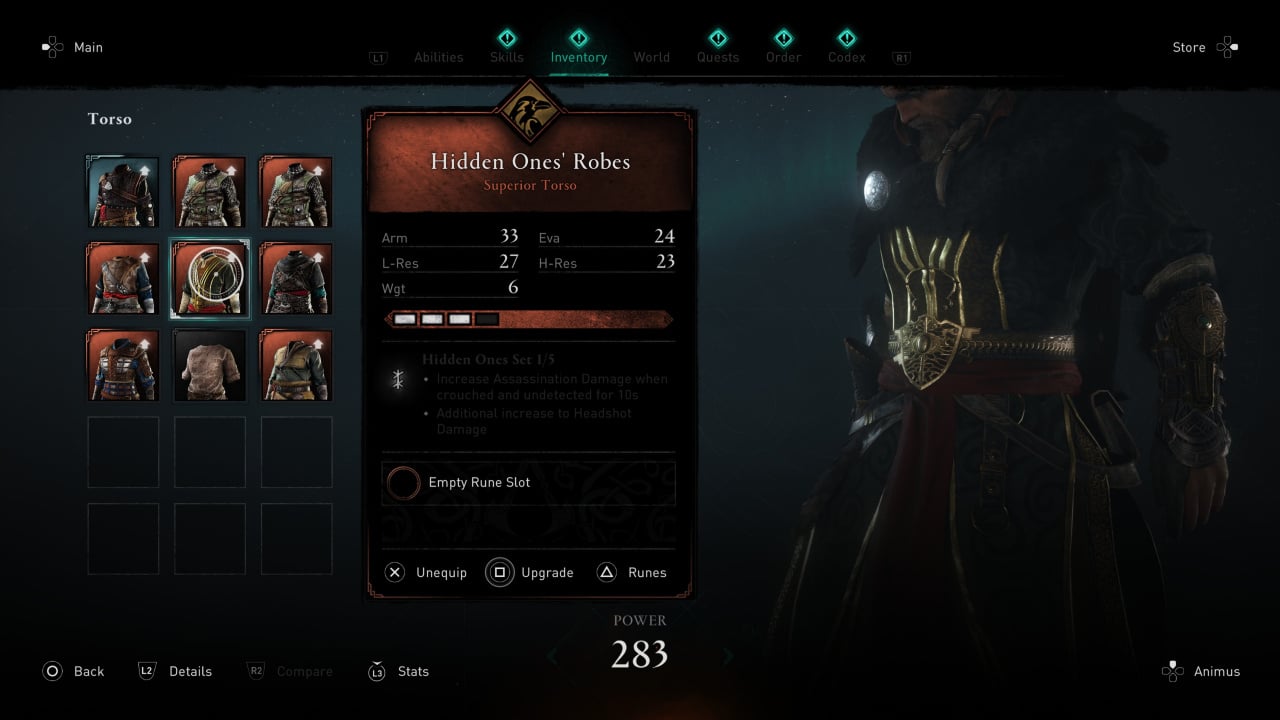This screenshot has width=1280, height=720.
Task: Pick the fur vest with blue sleeves
Action: (x=123, y=278)
